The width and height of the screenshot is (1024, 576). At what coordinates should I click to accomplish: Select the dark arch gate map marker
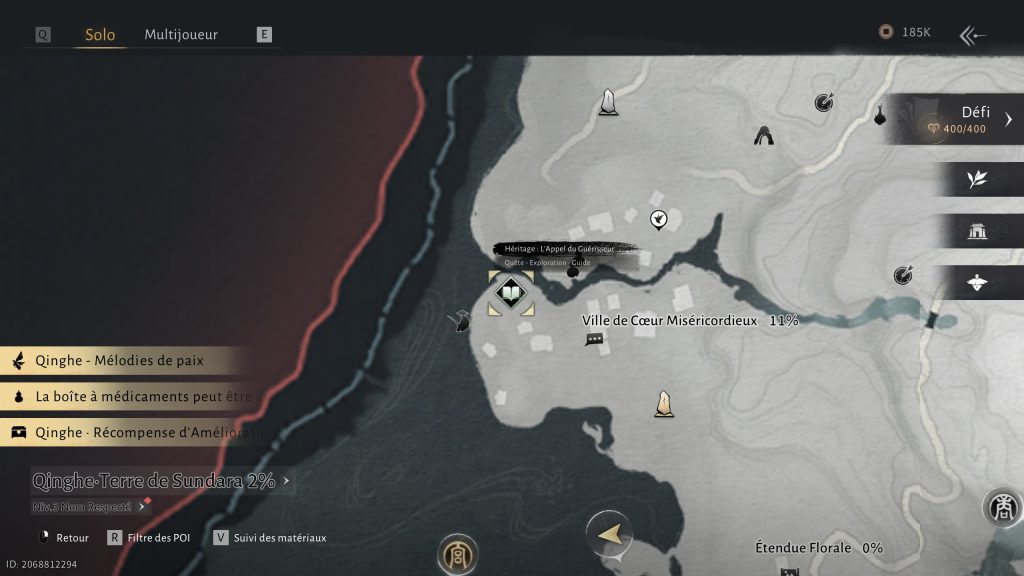pos(764,135)
